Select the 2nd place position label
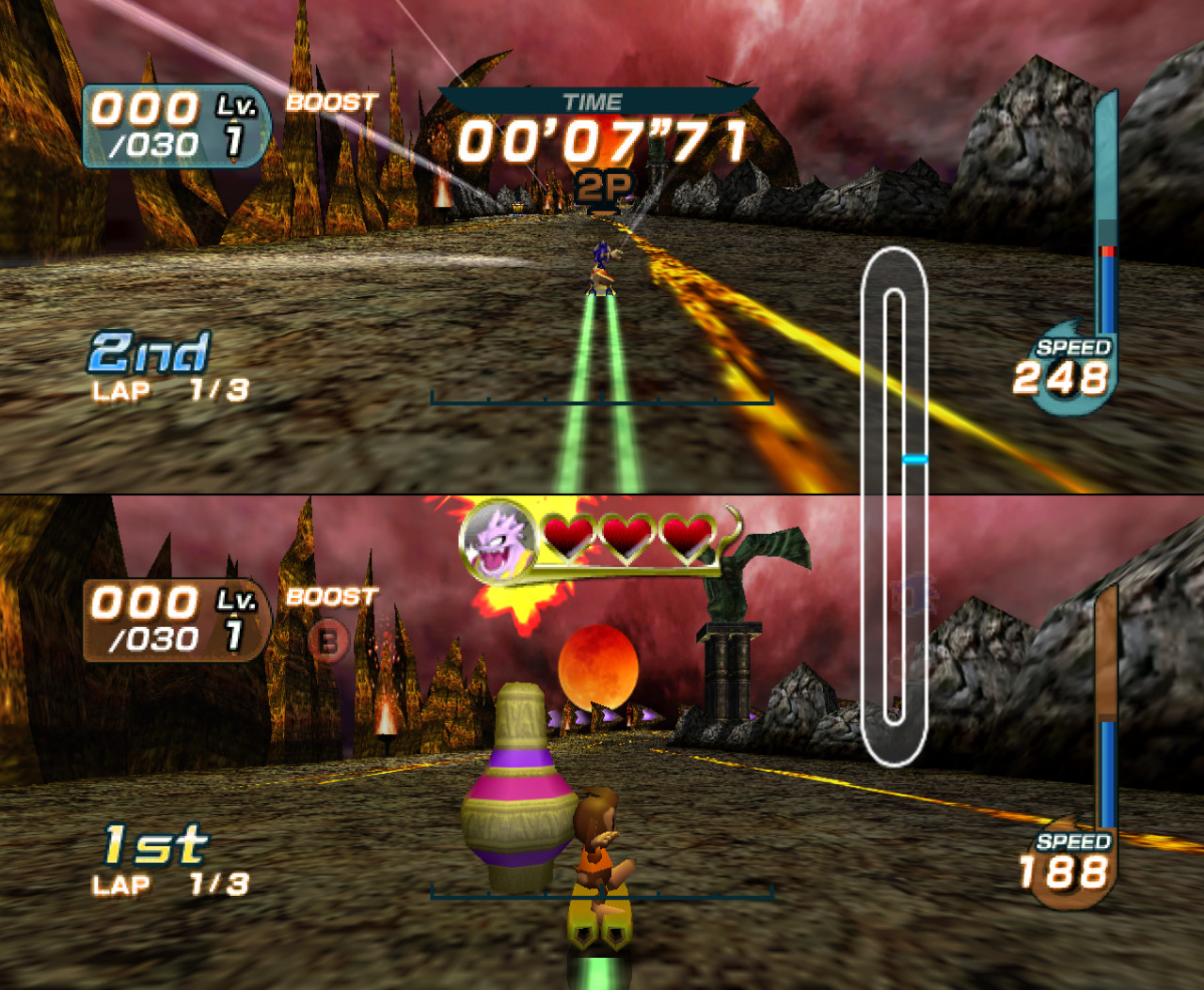 click(x=150, y=353)
